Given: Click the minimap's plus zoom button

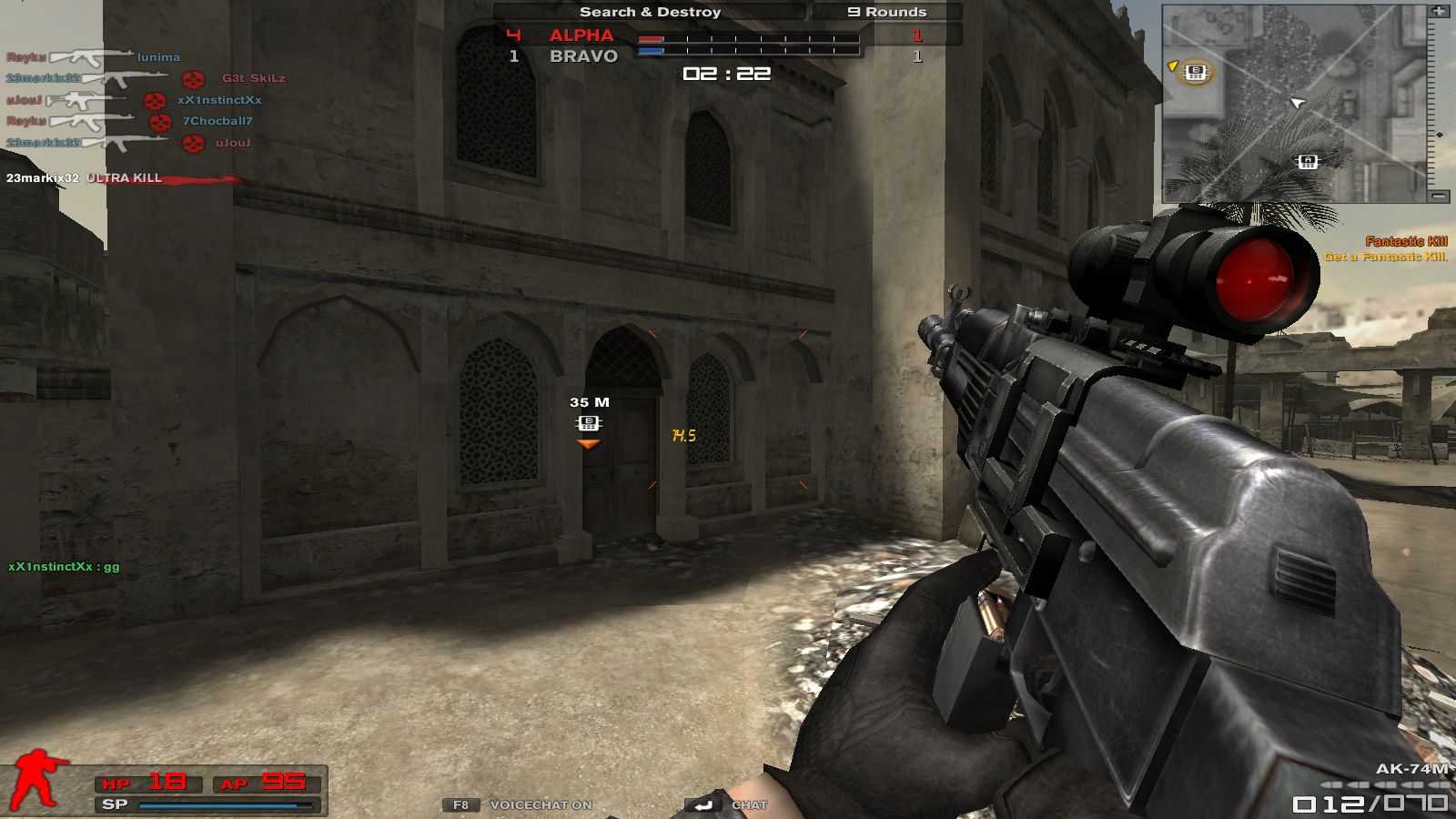Looking at the screenshot, I should pos(1439,11).
